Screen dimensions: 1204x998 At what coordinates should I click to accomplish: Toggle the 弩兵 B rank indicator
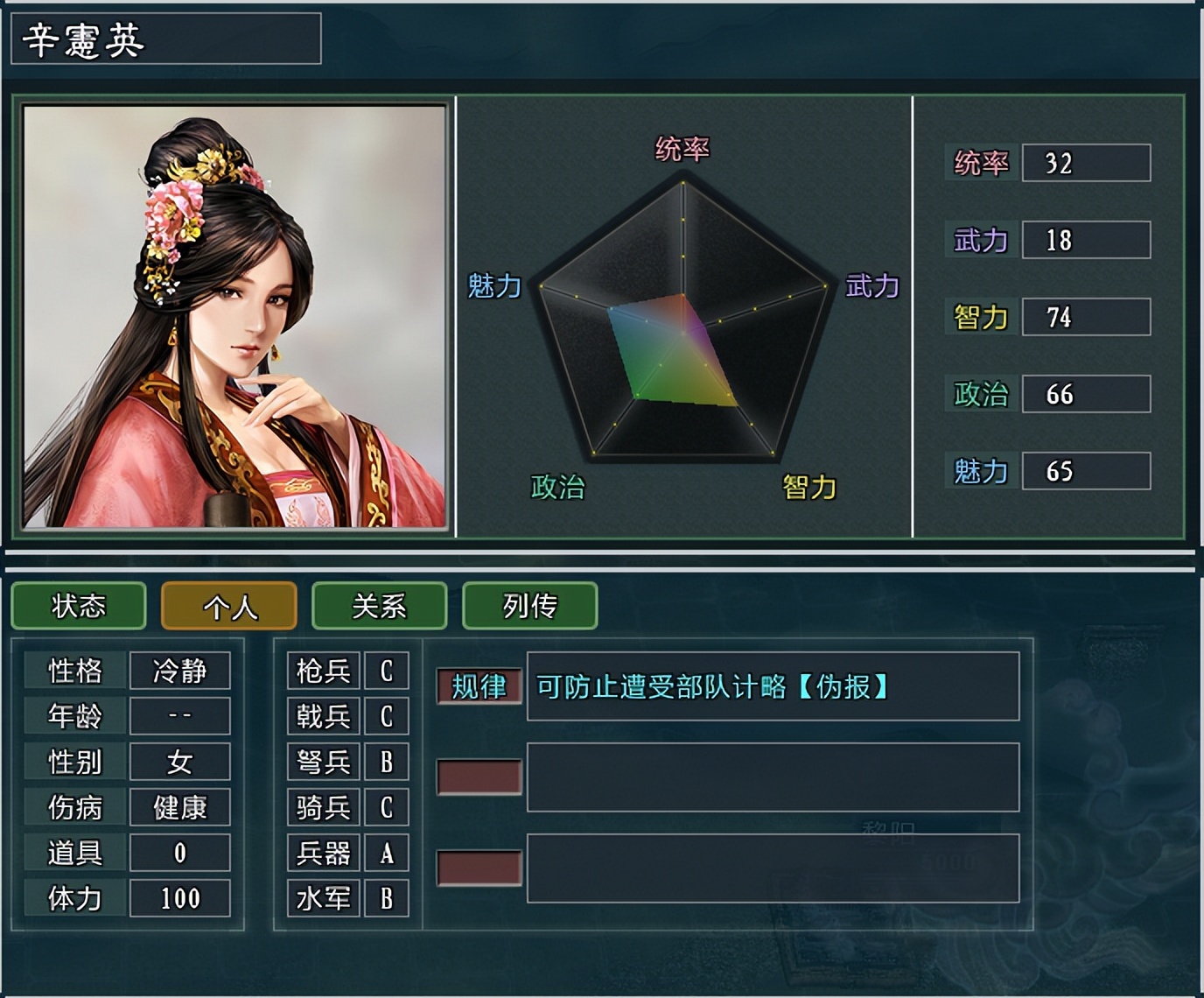[x=386, y=761]
